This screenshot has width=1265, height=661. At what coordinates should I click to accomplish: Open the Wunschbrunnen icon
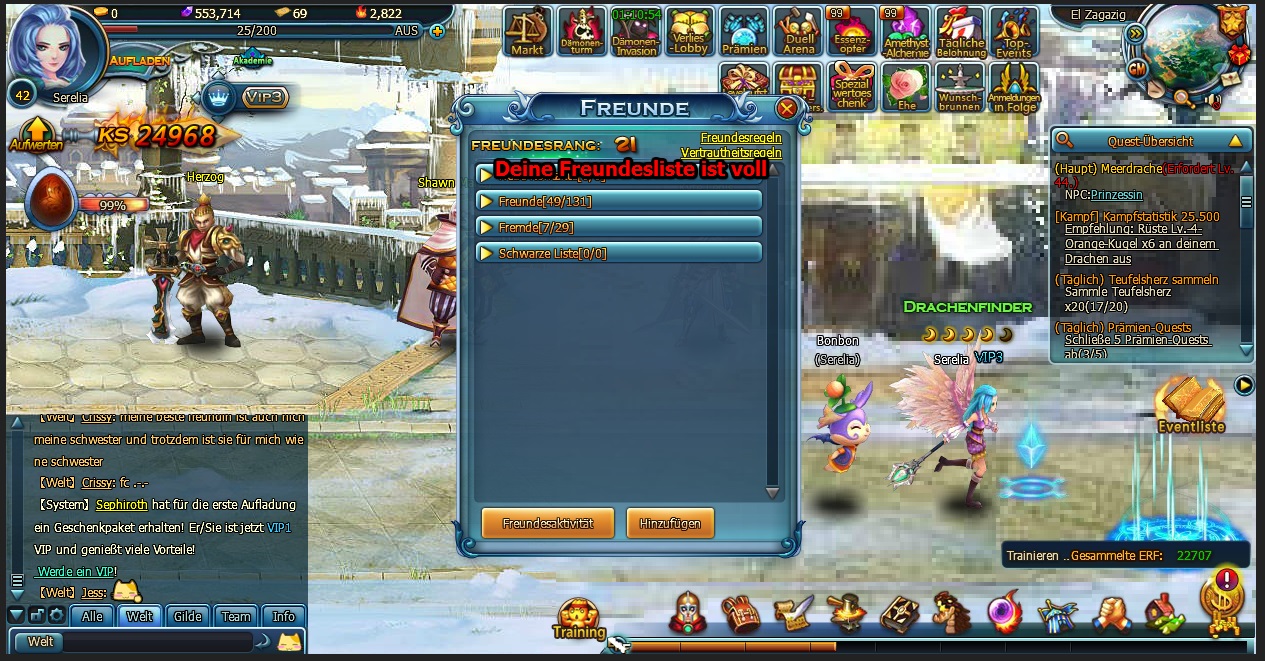pyautogui.click(x=960, y=88)
